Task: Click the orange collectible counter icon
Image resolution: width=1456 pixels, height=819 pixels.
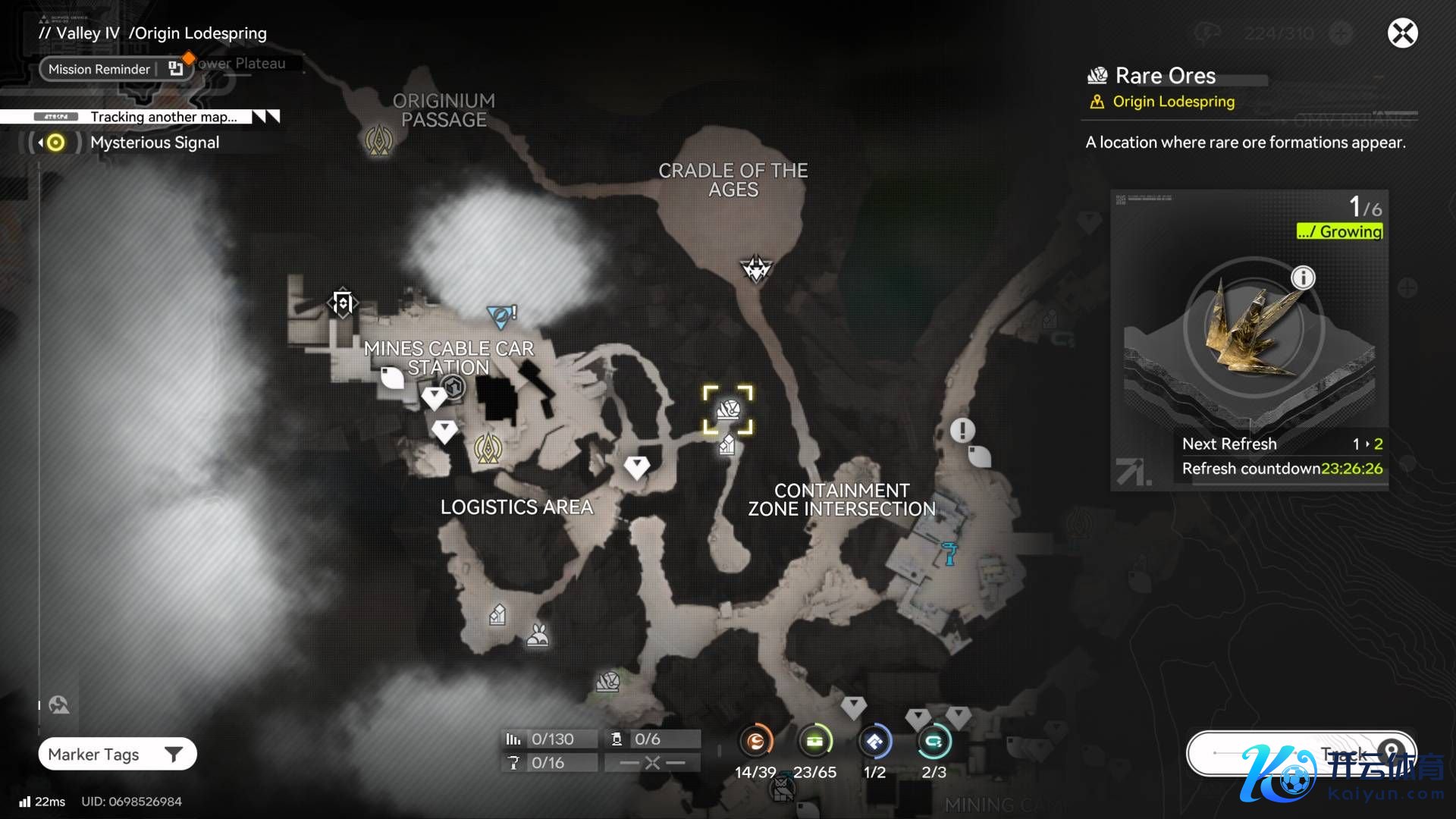Action: point(755,742)
